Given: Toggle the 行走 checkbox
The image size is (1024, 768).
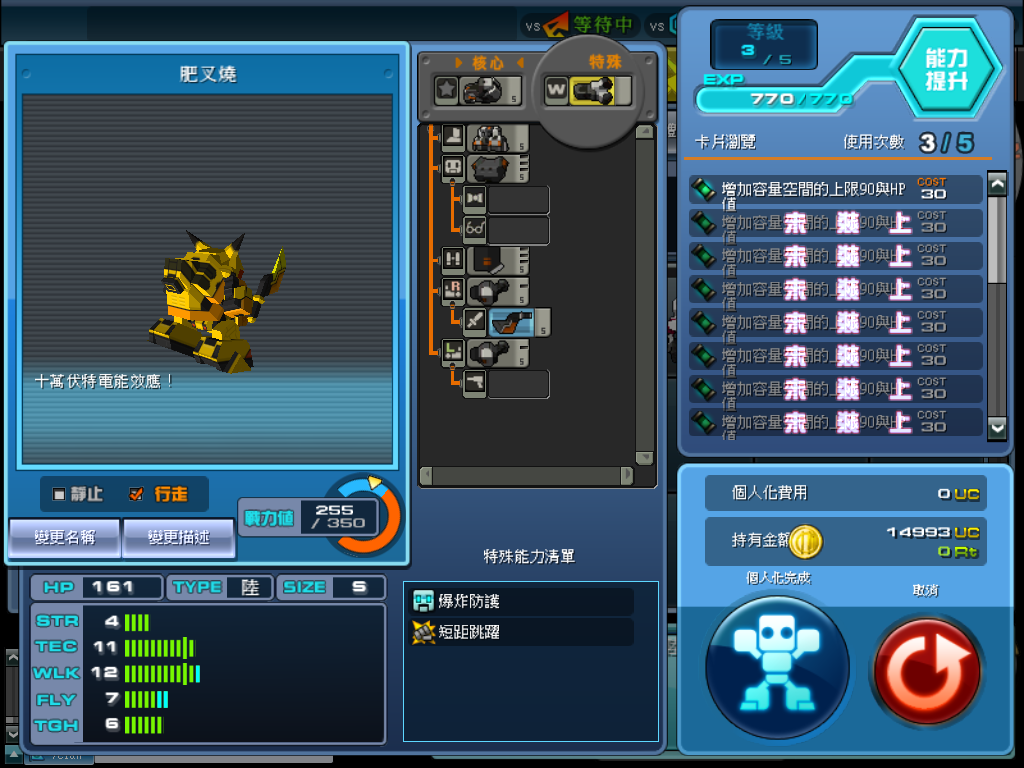Looking at the screenshot, I should (x=137, y=494).
